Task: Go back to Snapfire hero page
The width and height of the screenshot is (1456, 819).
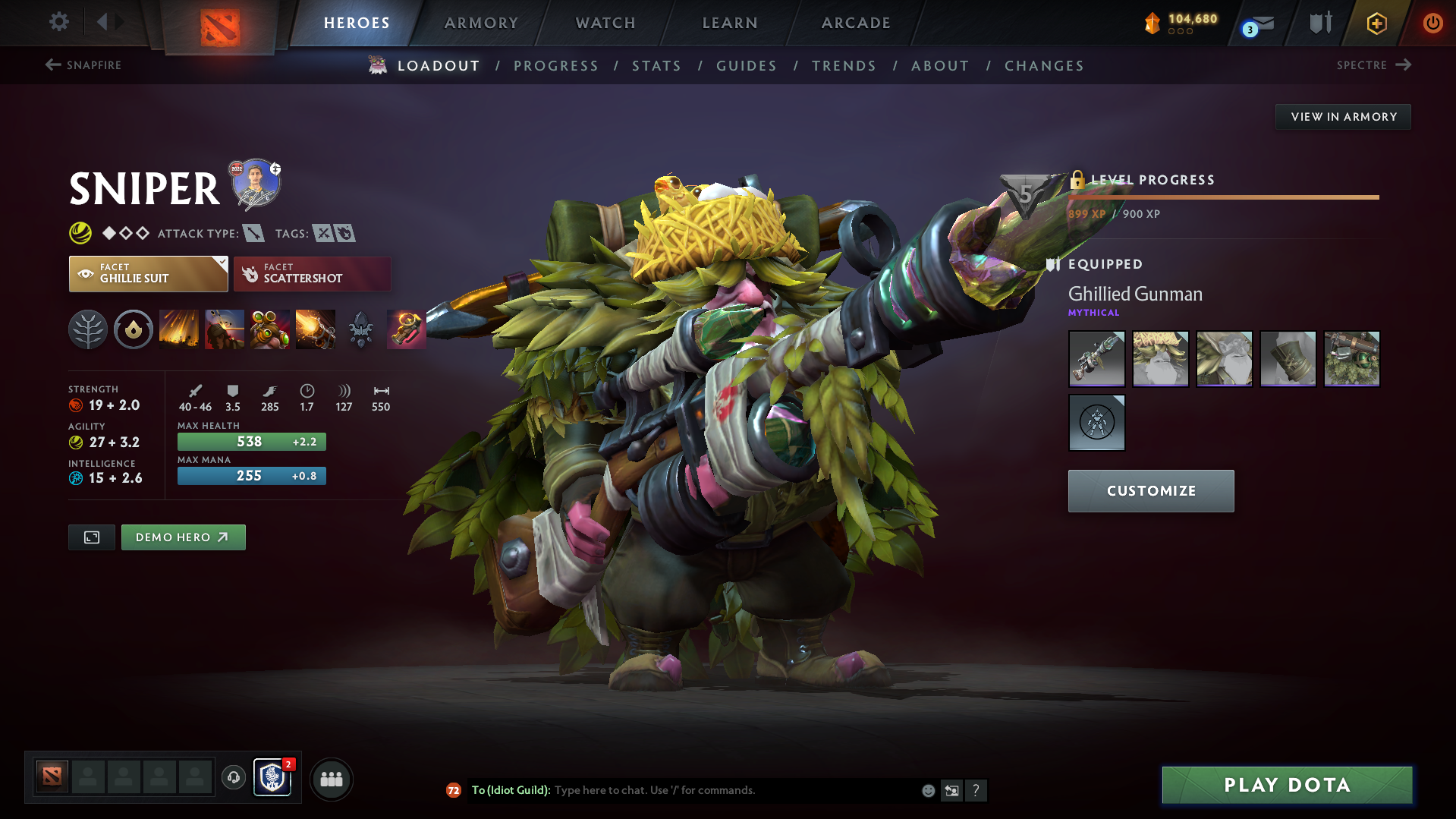Action: pyautogui.click(x=83, y=65)
